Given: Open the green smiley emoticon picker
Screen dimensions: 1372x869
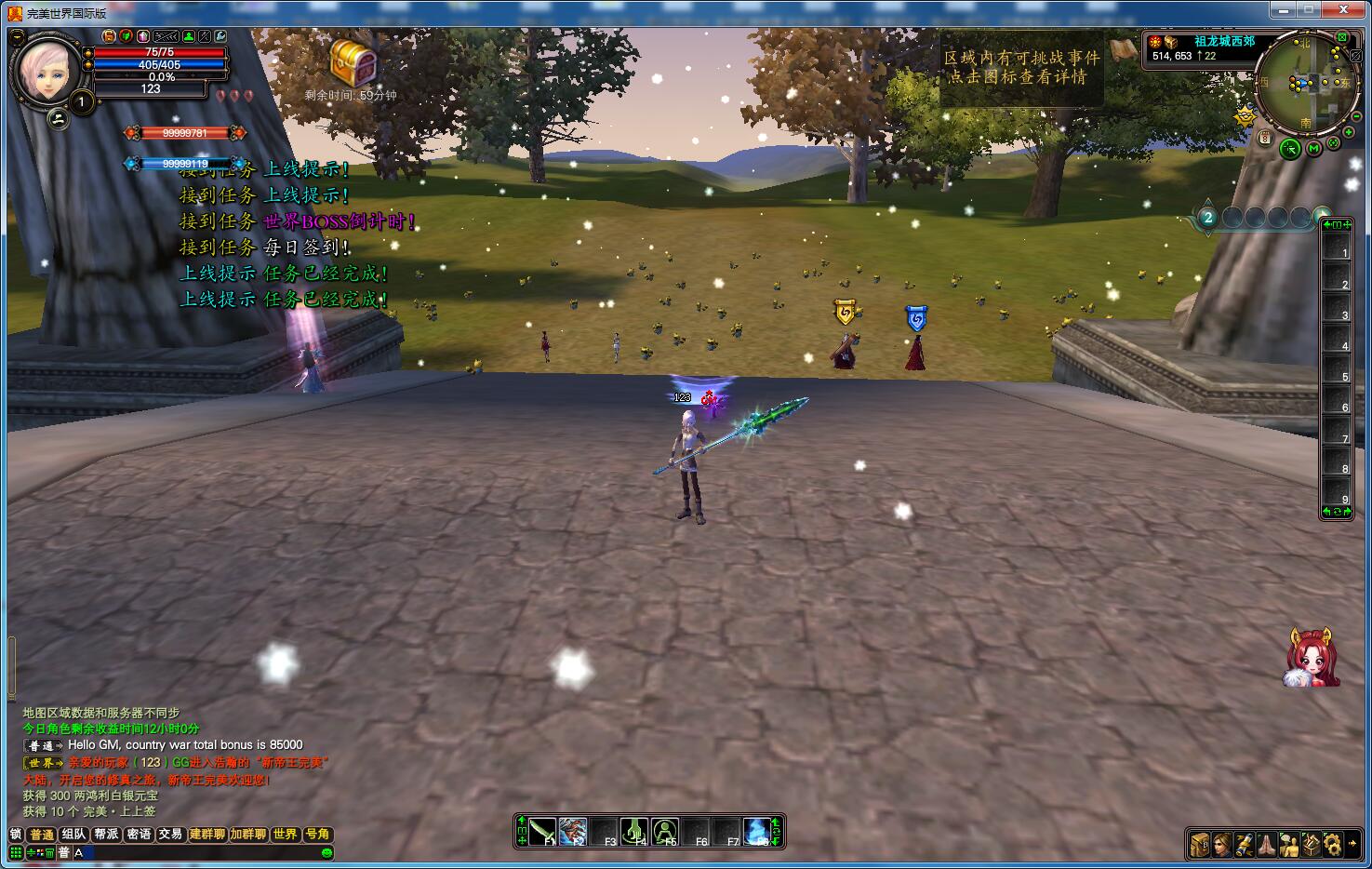Looking at the screenshot, I should click(326, 852).
